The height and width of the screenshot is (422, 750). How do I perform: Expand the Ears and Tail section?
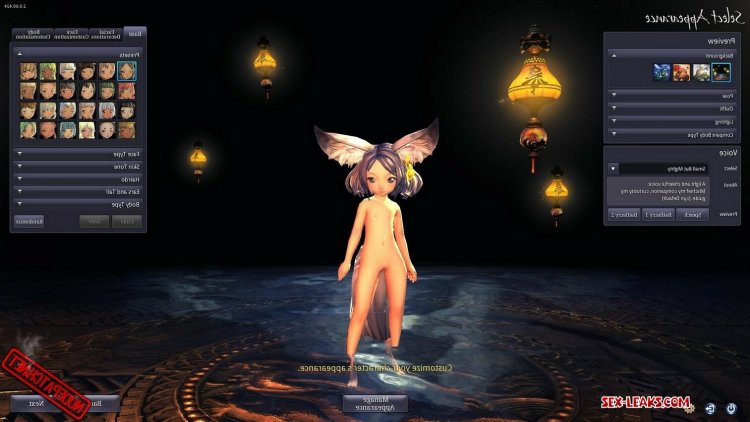pos(78,191)
